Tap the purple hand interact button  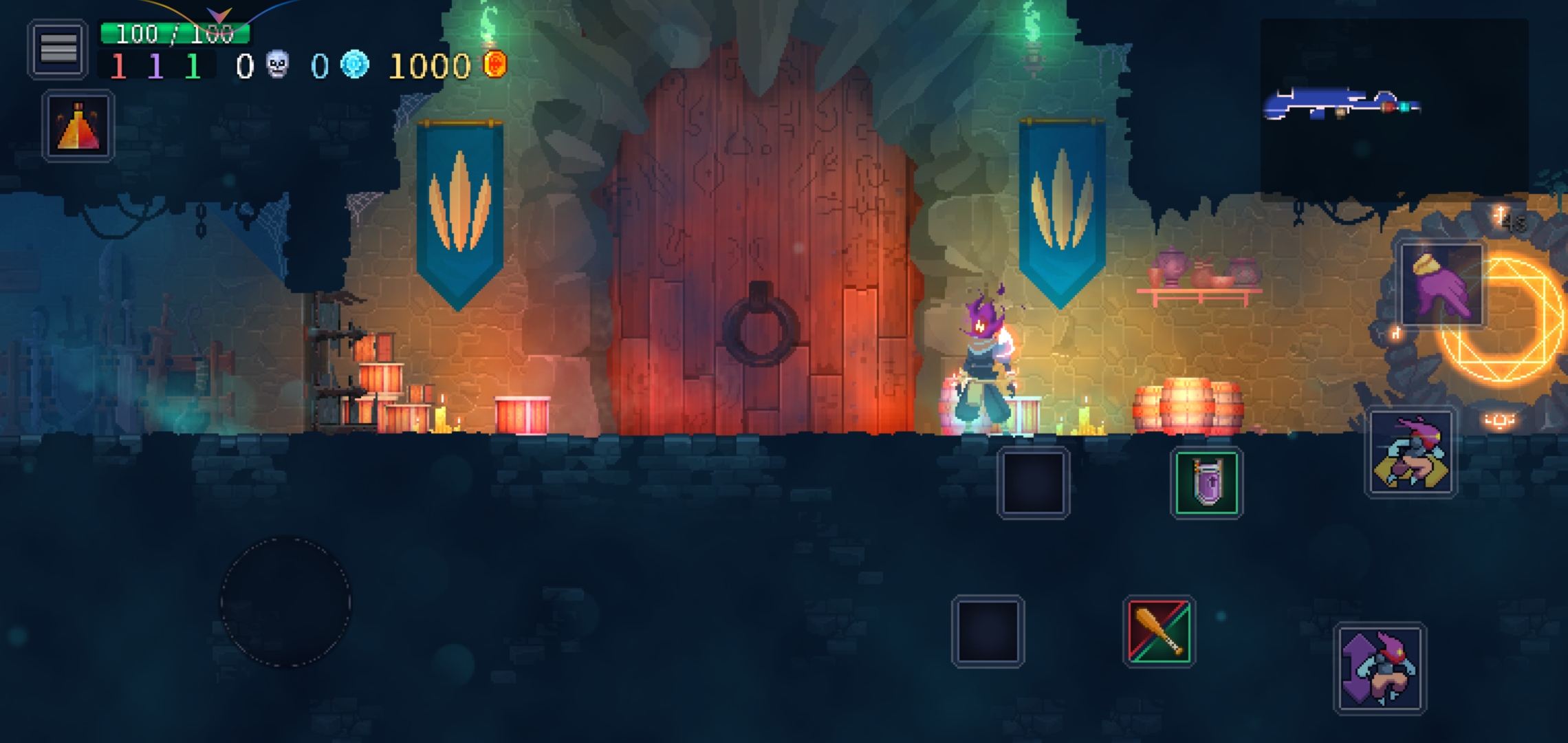click(x=1442, y=283)
